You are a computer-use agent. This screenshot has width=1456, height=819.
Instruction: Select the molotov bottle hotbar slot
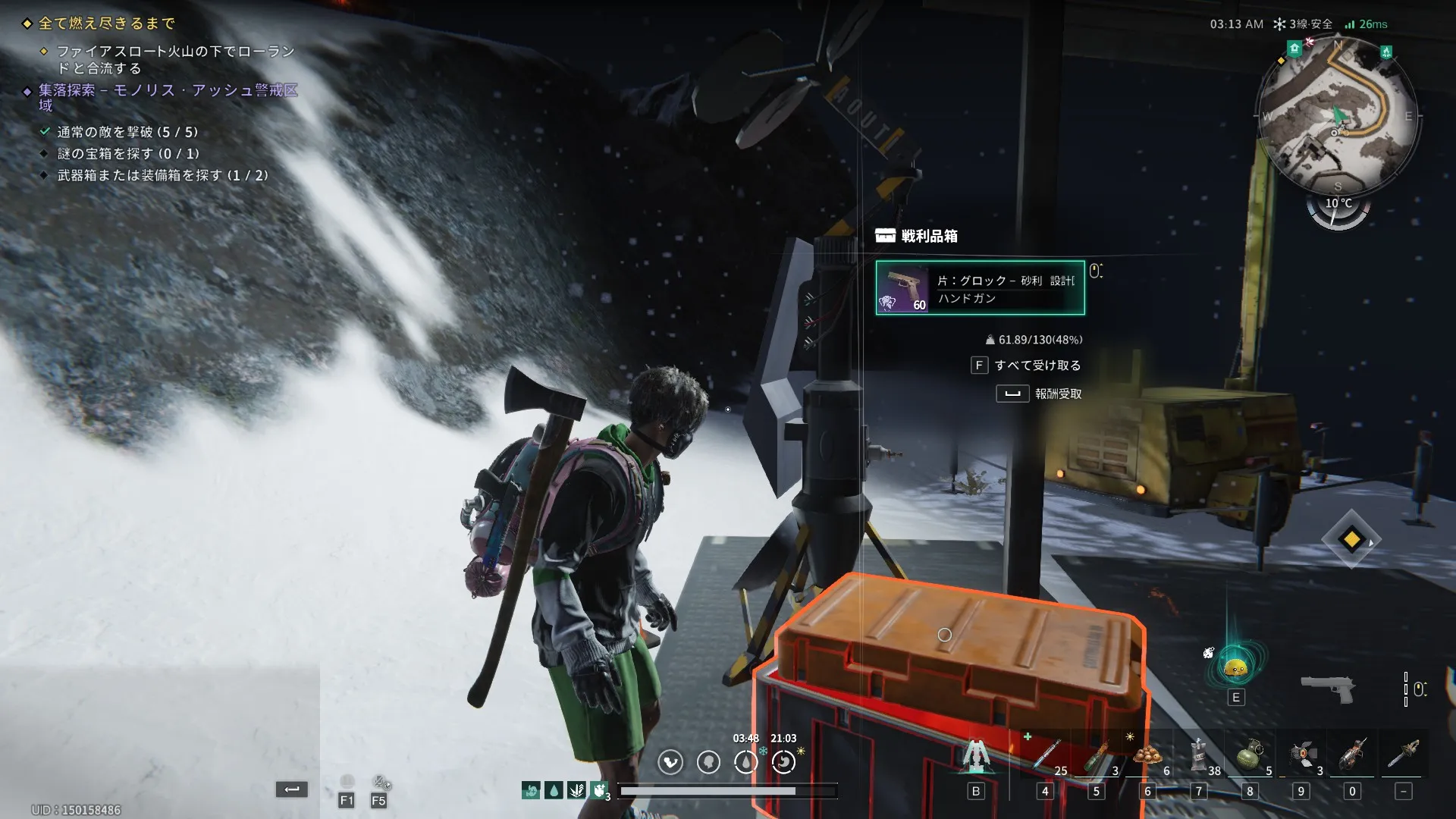pyautogui.click(x=1097, y=756)
